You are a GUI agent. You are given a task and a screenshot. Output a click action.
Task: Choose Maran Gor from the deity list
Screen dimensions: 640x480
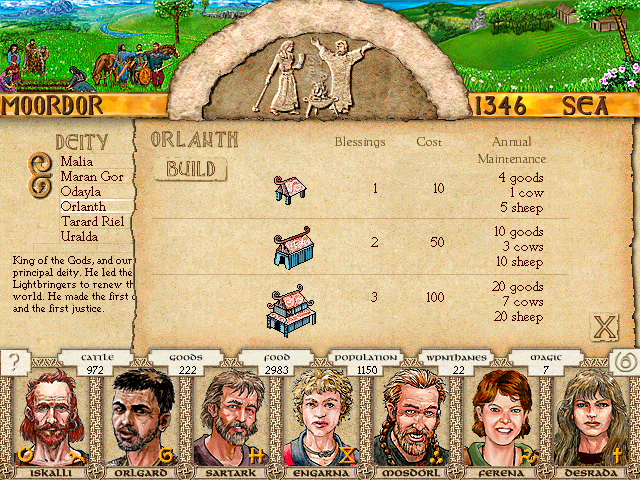(92, 176)
